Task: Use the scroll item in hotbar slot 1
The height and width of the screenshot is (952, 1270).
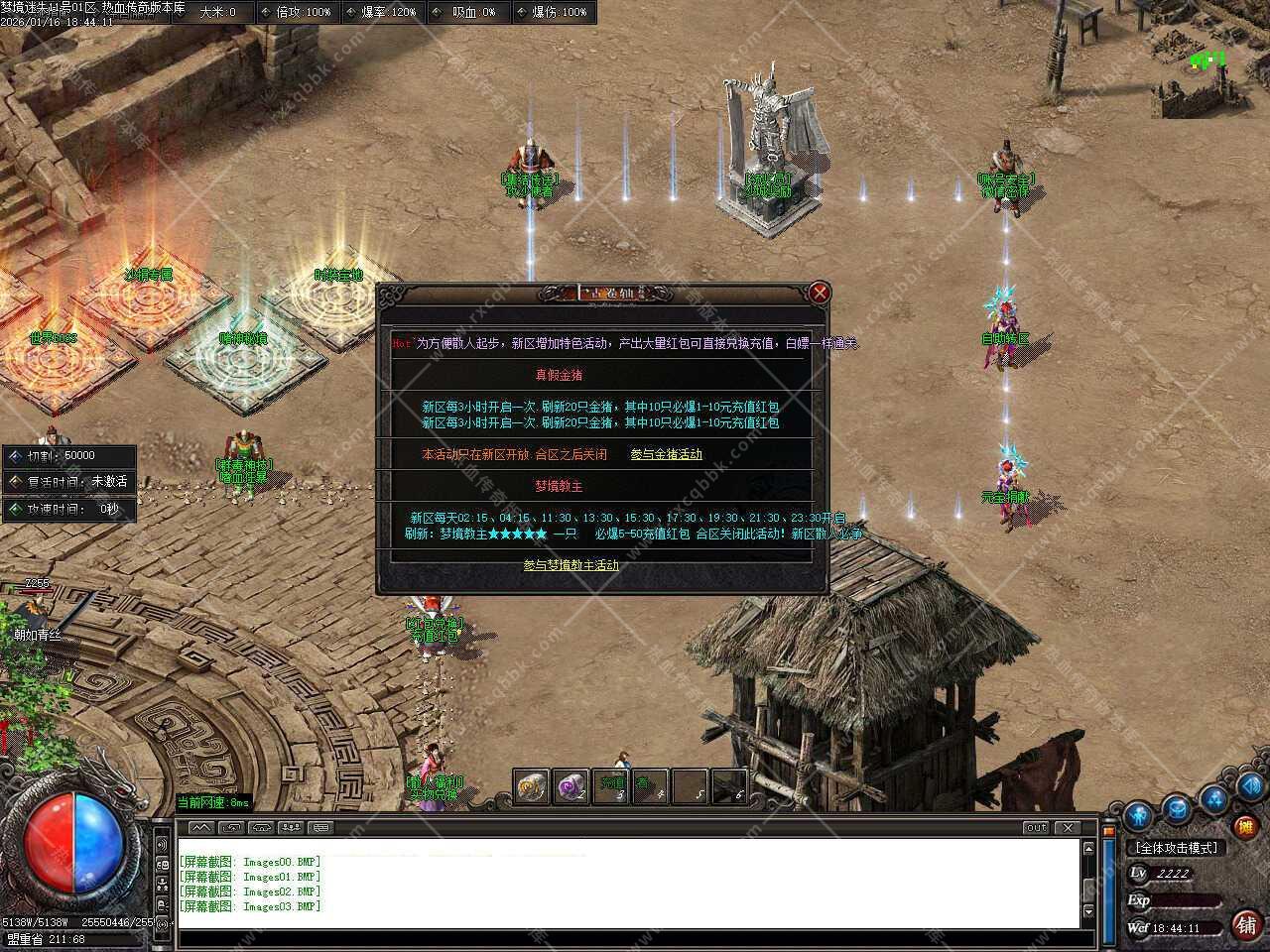Action: (532, 786)
